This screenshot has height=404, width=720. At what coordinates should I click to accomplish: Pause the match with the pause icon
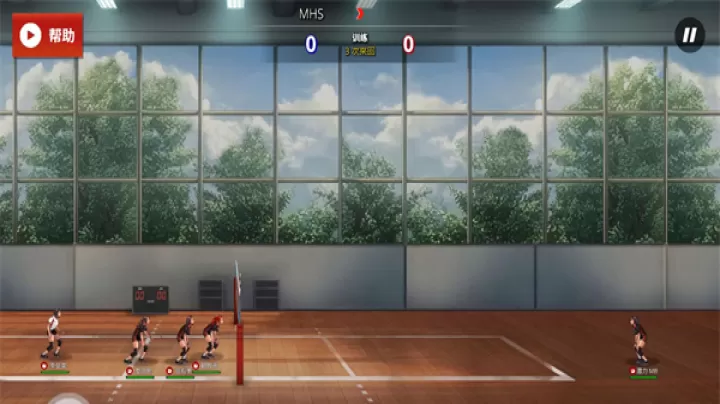click(689, 35)
